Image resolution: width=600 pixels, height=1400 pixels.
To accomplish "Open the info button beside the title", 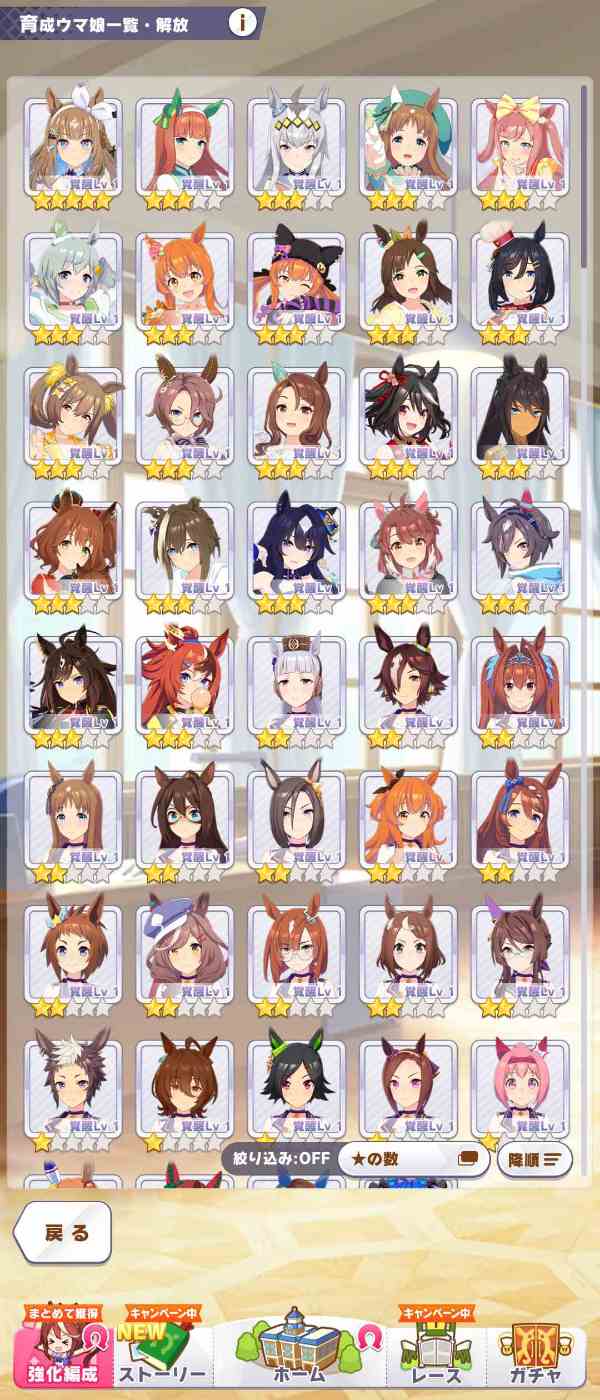I will pos(241,23).
